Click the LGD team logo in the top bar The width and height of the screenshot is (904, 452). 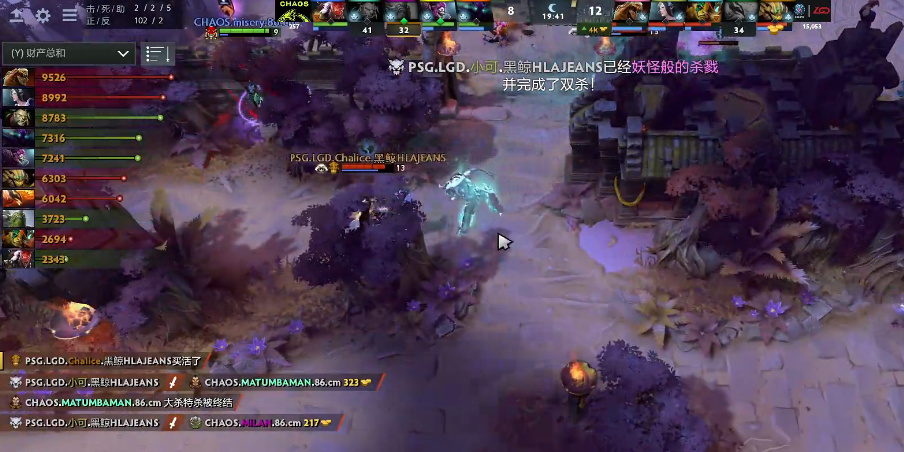820,11
